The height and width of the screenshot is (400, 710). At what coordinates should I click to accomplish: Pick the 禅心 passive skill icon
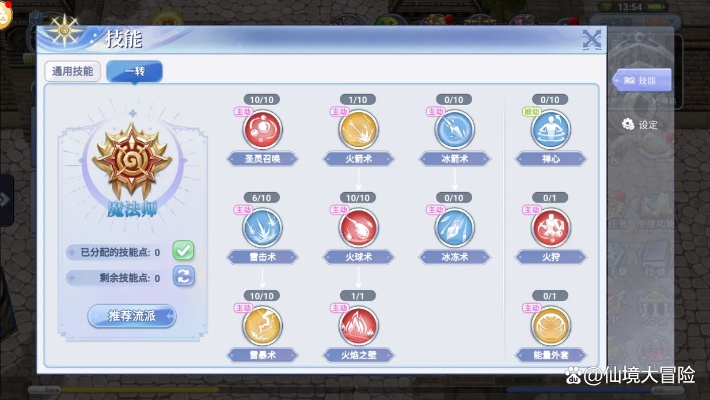point(549,130)
